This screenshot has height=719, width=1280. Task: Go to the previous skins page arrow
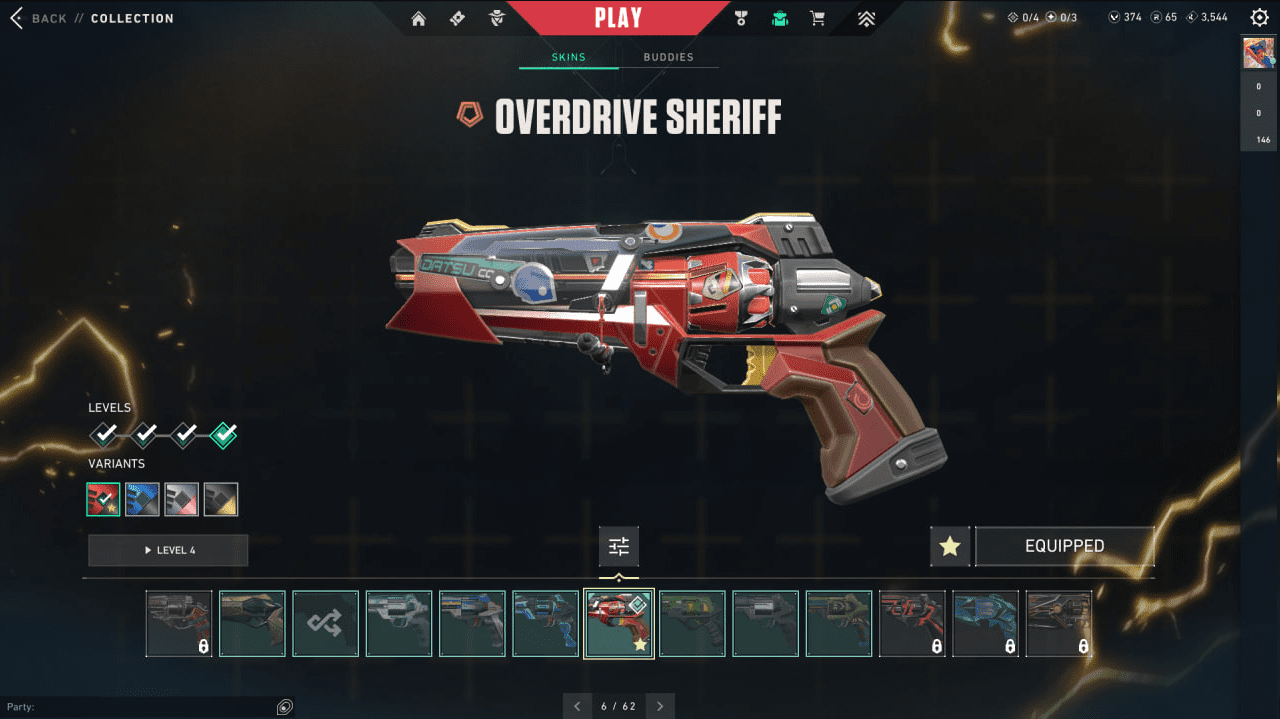577,706
